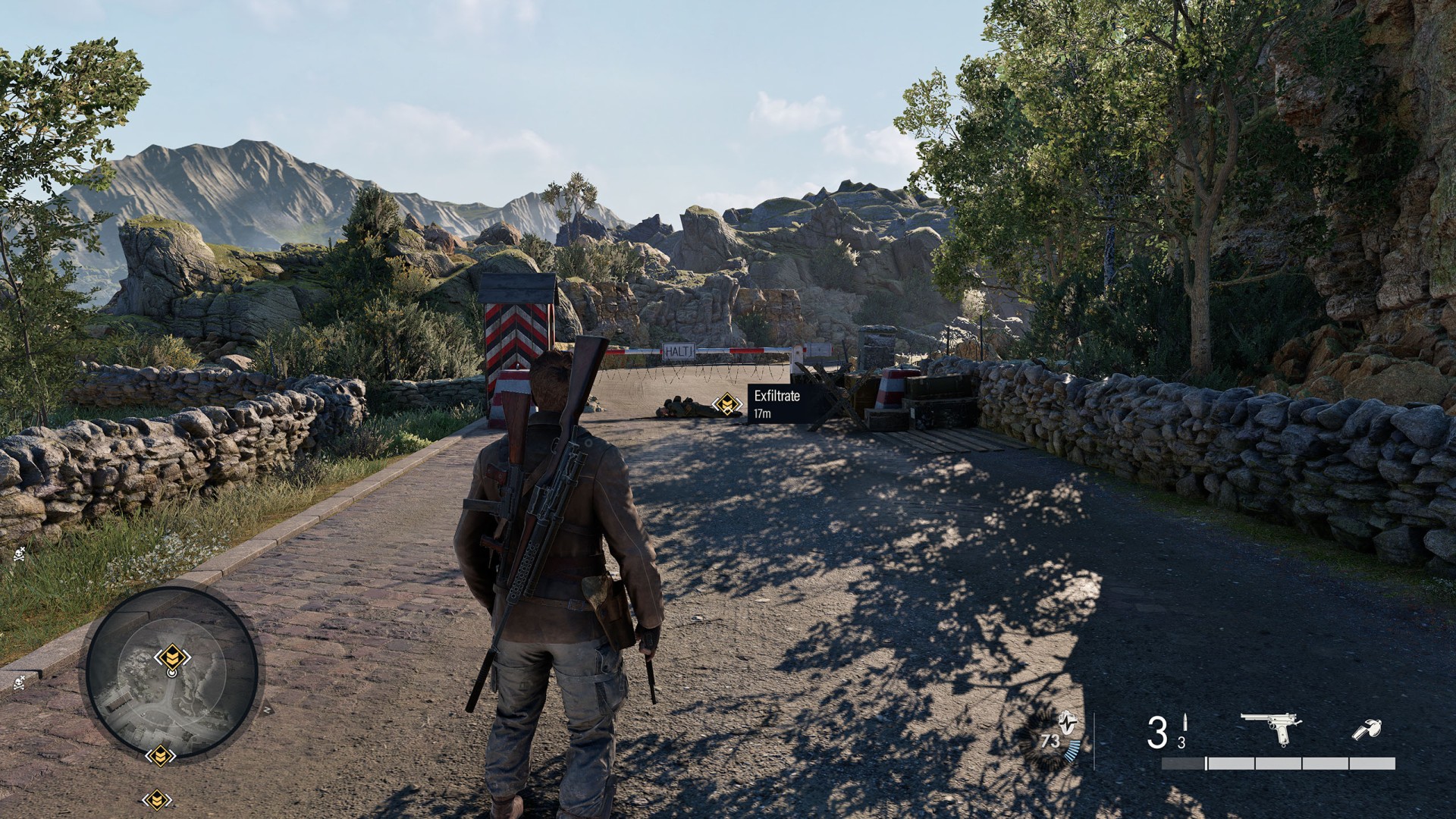This screenshot has width=1456, height=819.
Task: Click the gold chevron marker beside Exfiltrate
Action: 729,404
